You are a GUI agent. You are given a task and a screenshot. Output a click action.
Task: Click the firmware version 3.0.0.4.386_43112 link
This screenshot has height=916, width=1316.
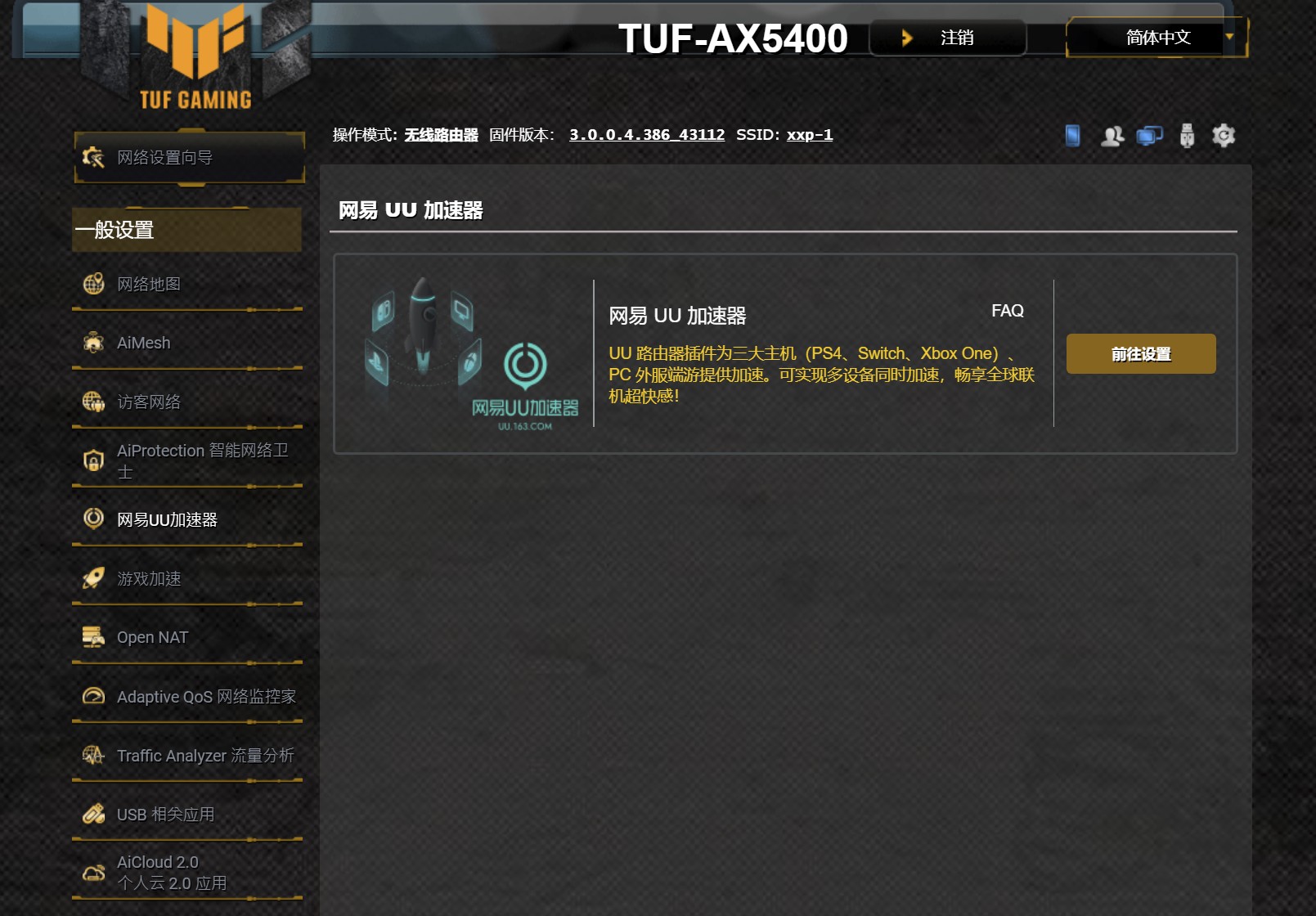(x=646, y=135)
